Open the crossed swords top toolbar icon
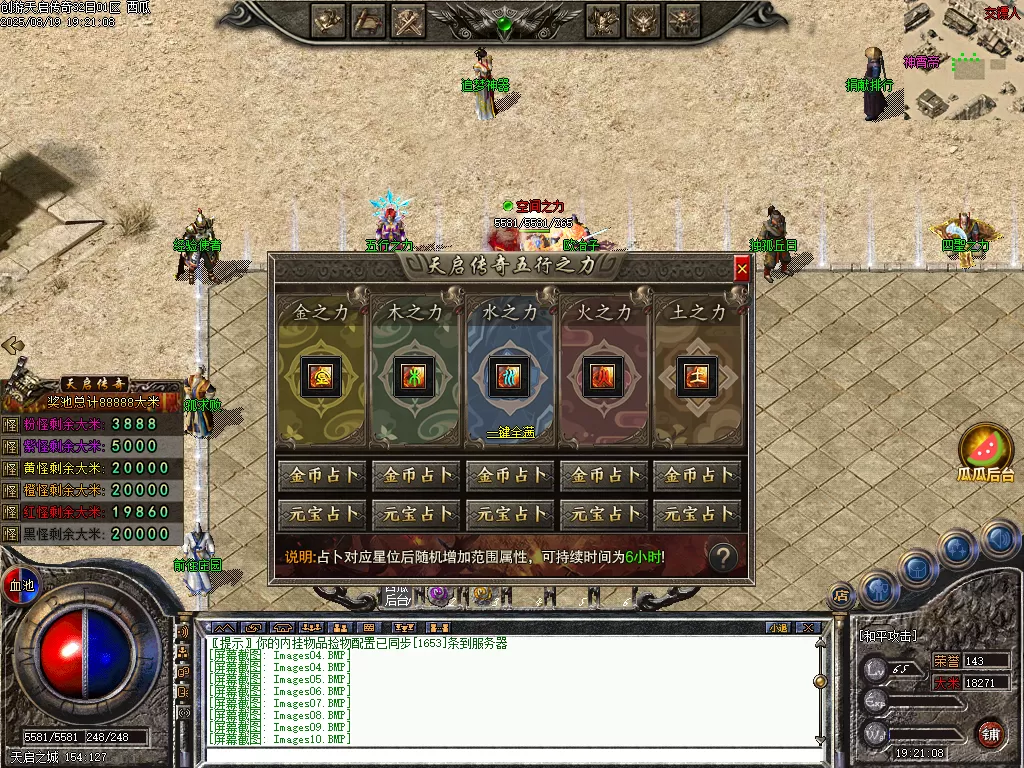The image size is (1024, 768). tap(409, 19)
